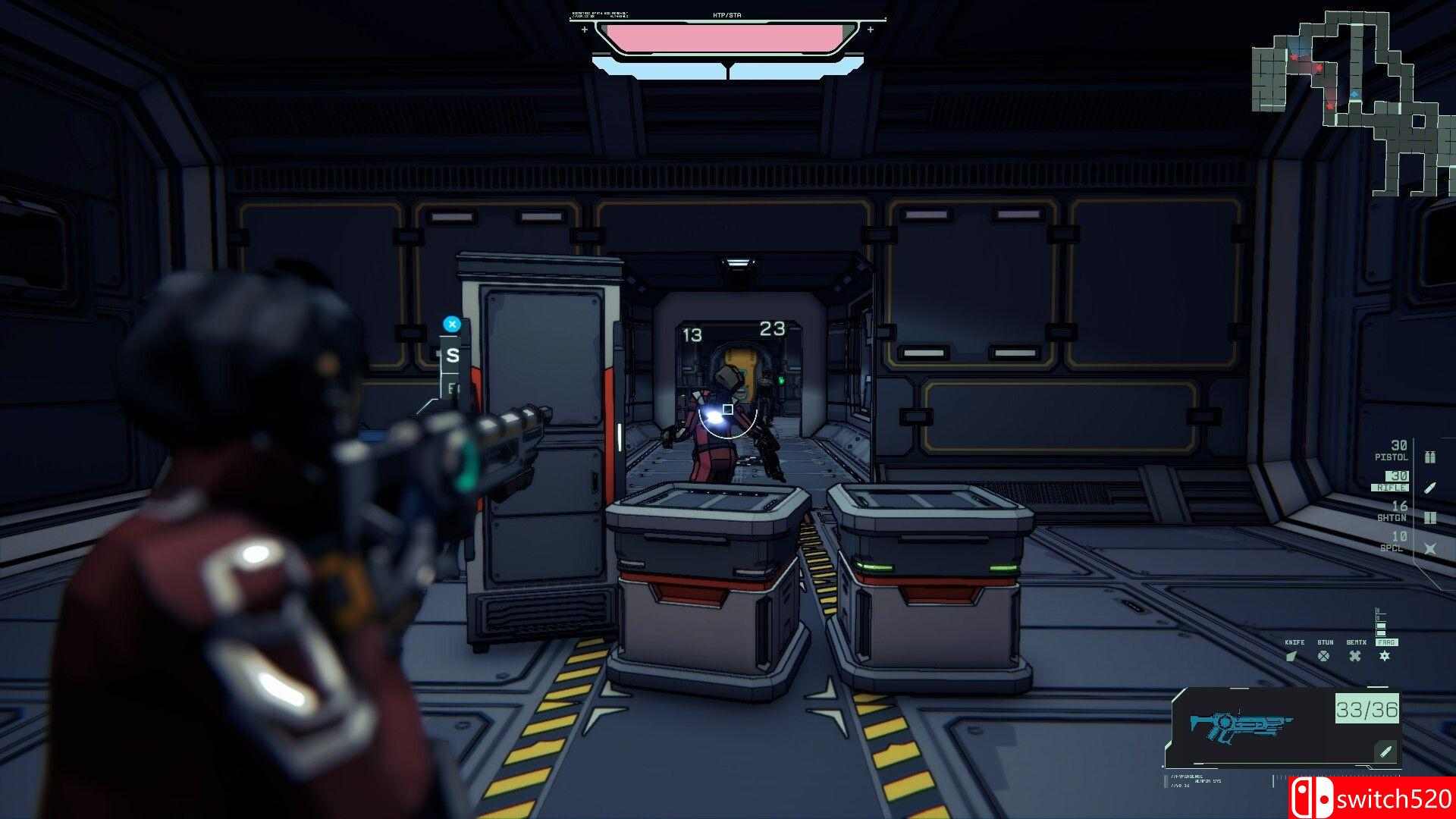
Task: Click the HTP/STA label on the health display
Action: point(726,14)
